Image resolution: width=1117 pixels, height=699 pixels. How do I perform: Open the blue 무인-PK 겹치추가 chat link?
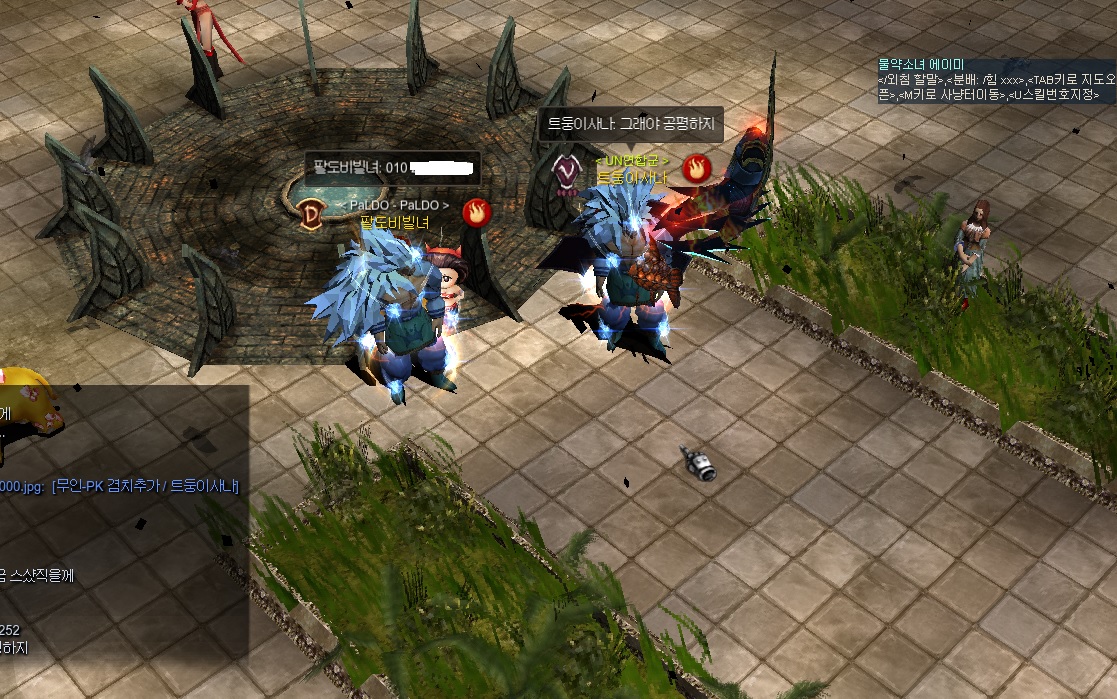coord(145,487)
